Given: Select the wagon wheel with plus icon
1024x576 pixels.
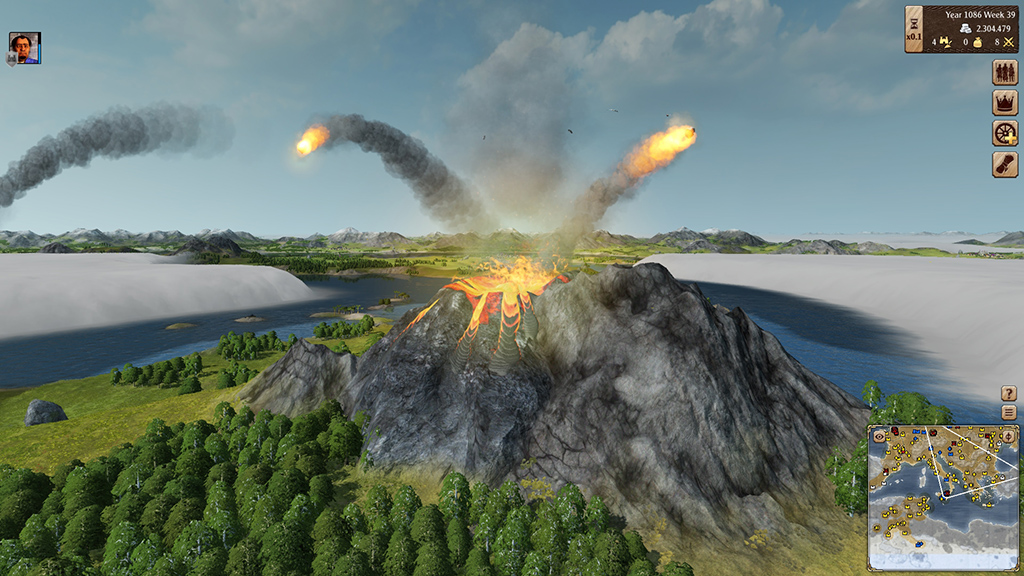Looking at the screenshot, I should (1004, 134).
